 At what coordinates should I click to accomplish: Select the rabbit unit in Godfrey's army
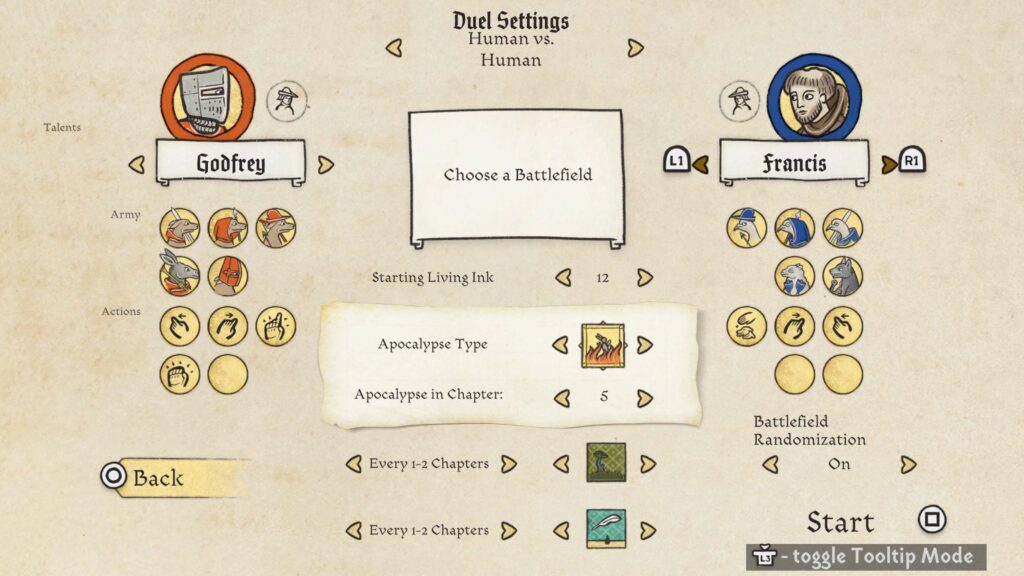tap(180, 275)
